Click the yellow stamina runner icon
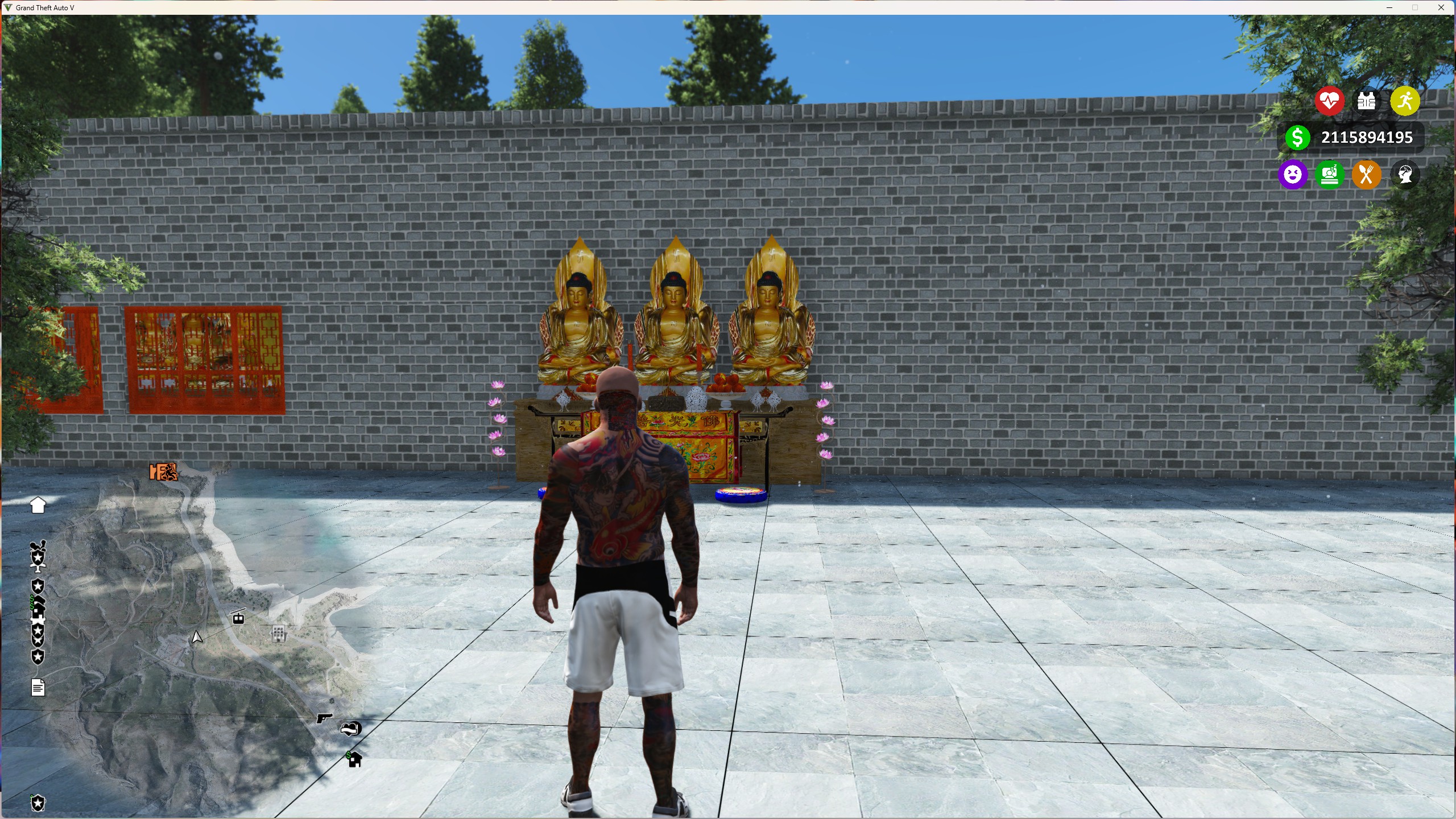 tap(1404, 101)
